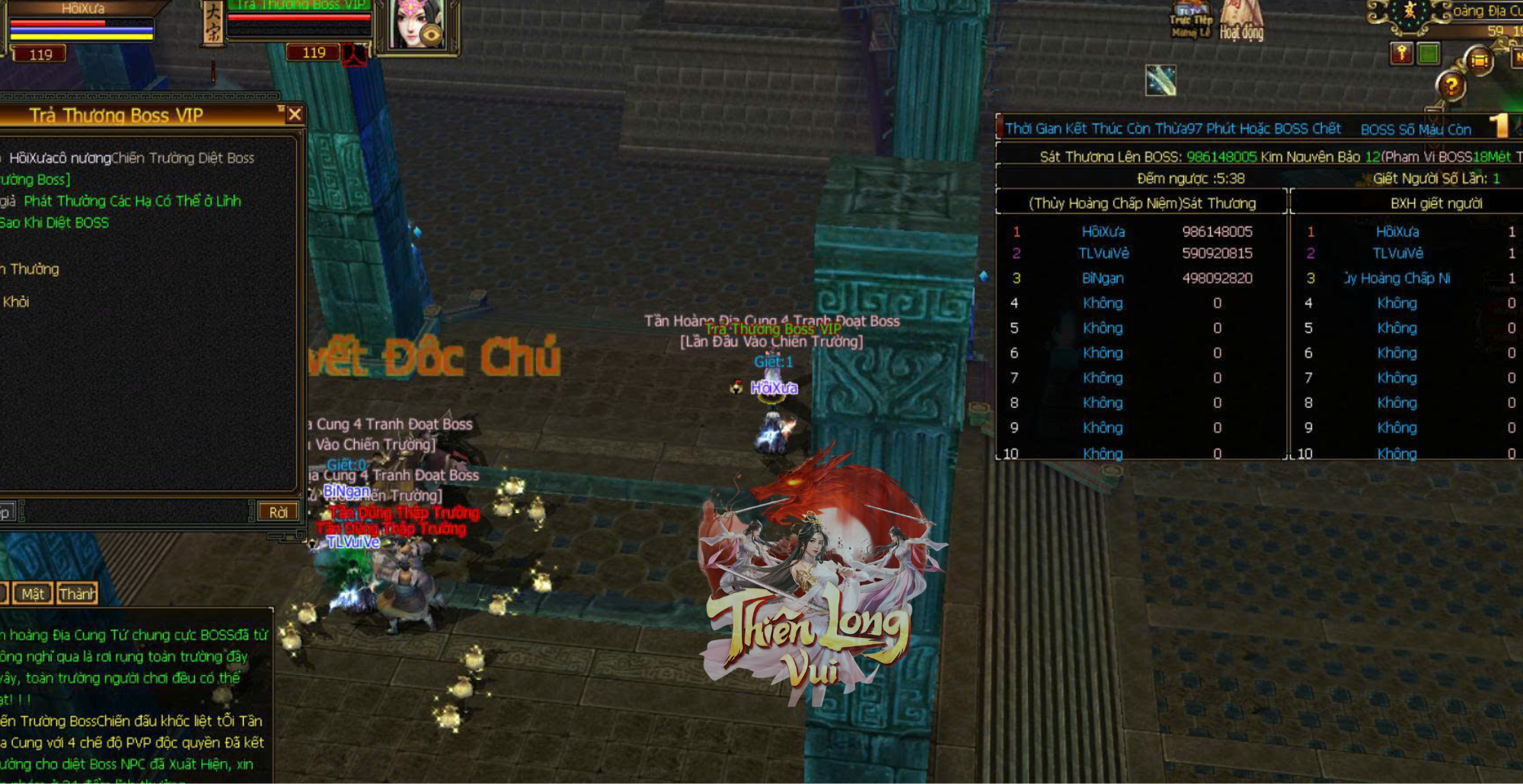Click the Rời button to leave dialog

click(x=278, y=512)
